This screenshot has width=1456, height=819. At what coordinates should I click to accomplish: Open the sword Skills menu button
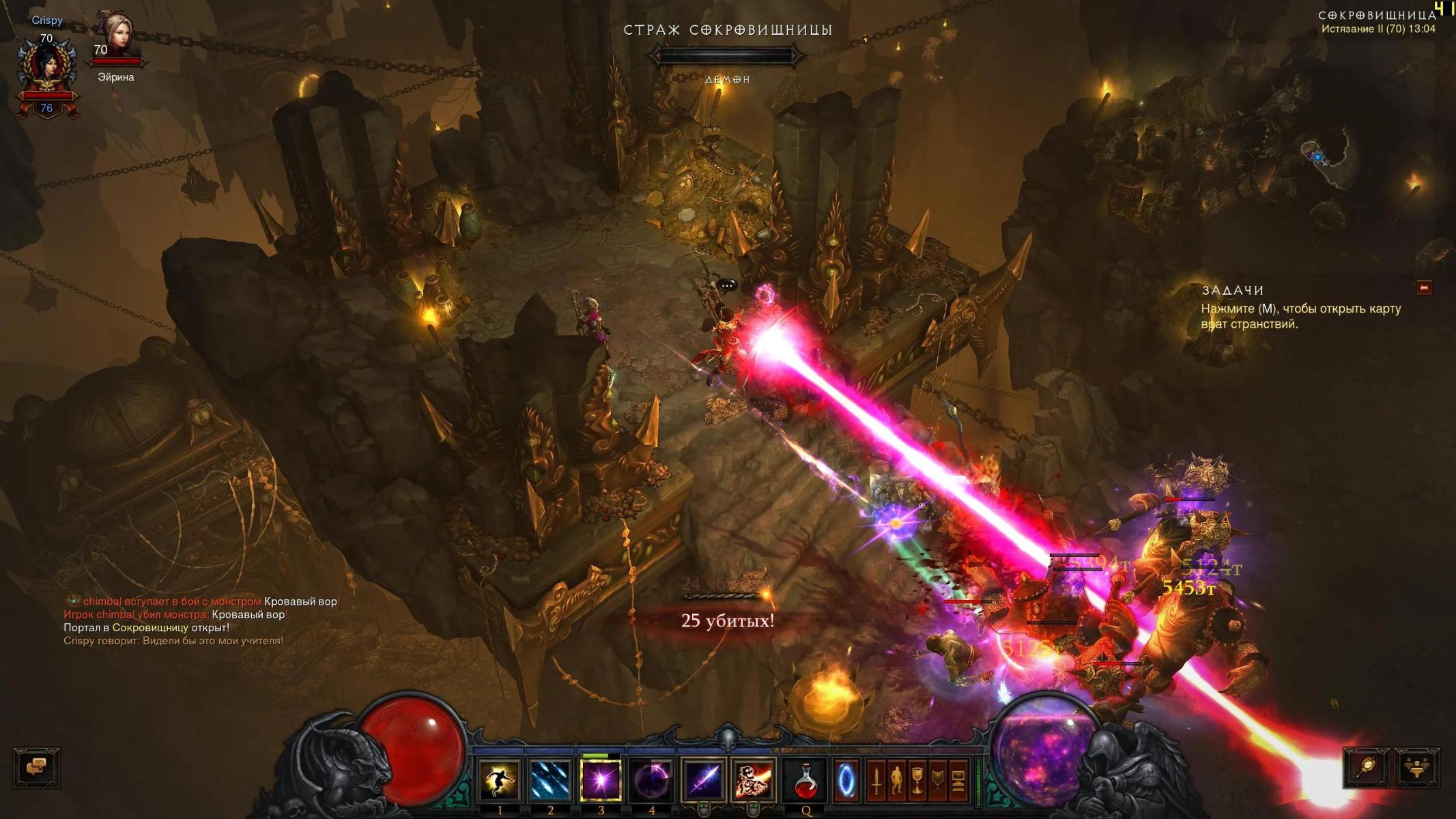pyautogui.click(x=876, y=779)
